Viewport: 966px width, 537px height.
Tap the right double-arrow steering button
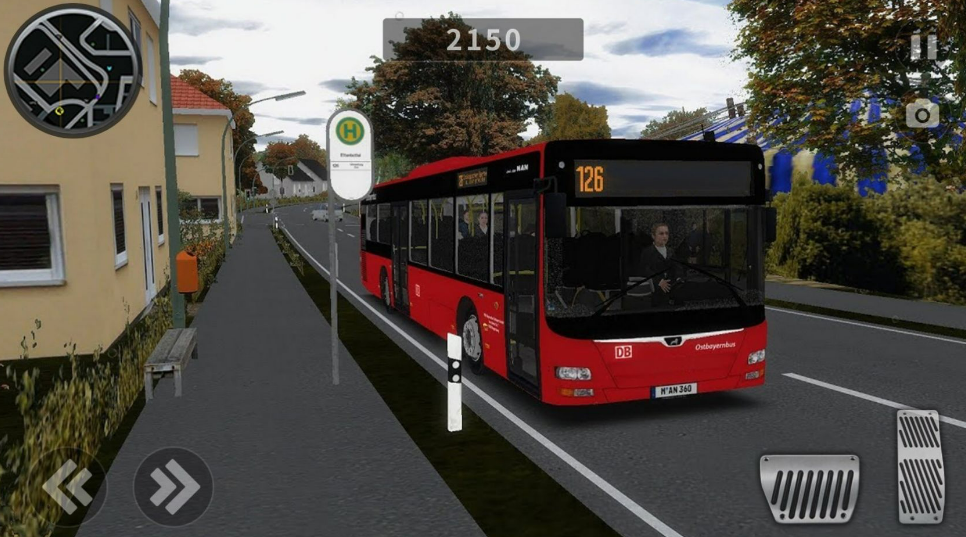(173, 487)
